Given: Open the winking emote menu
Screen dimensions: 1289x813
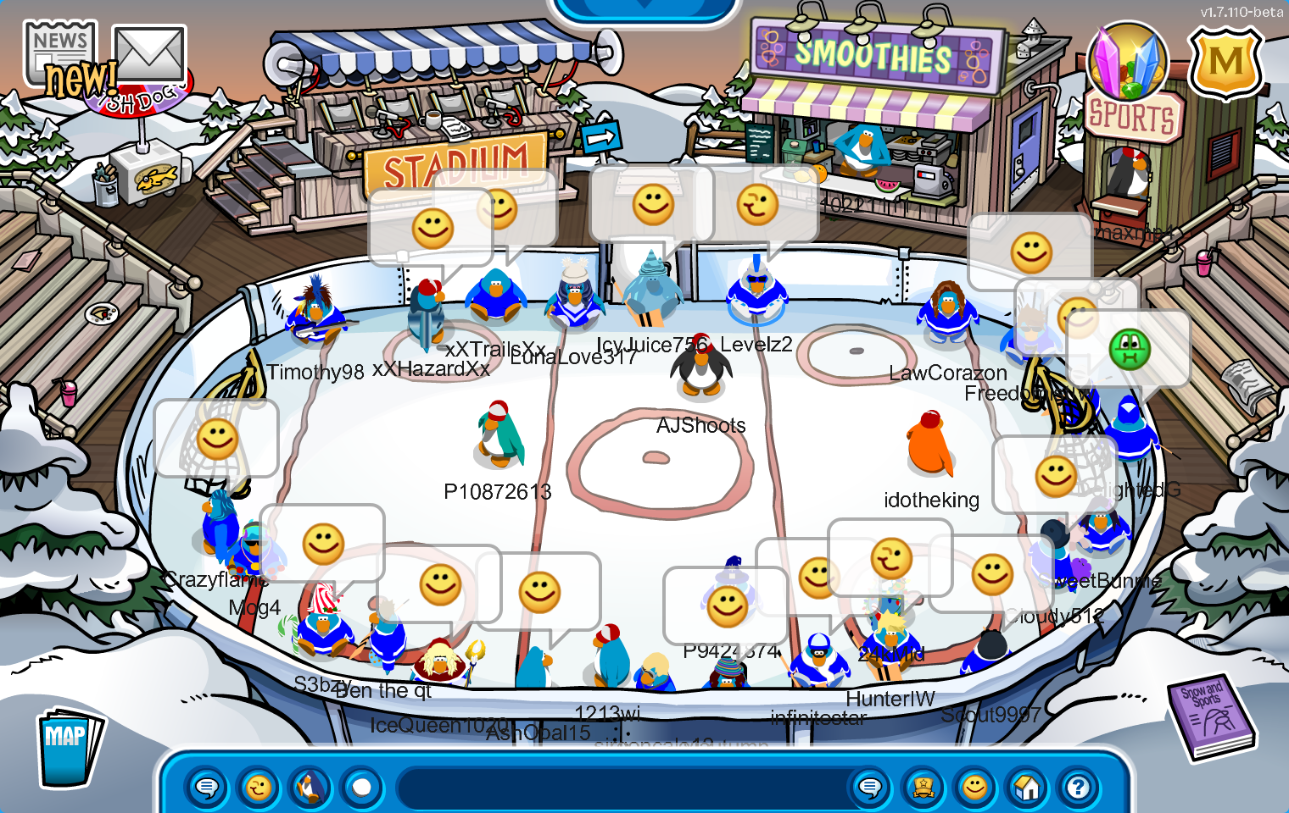Looking at the screenshot, I should point(258,788).
